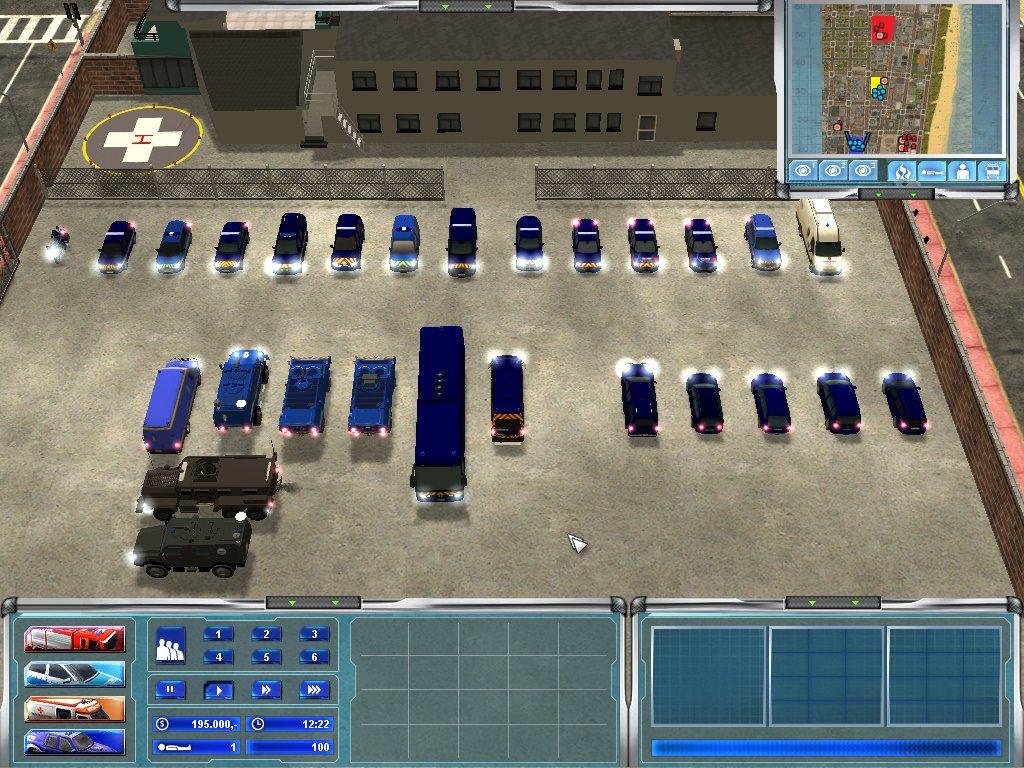Select unit group 6

click(x=314, y=657)
